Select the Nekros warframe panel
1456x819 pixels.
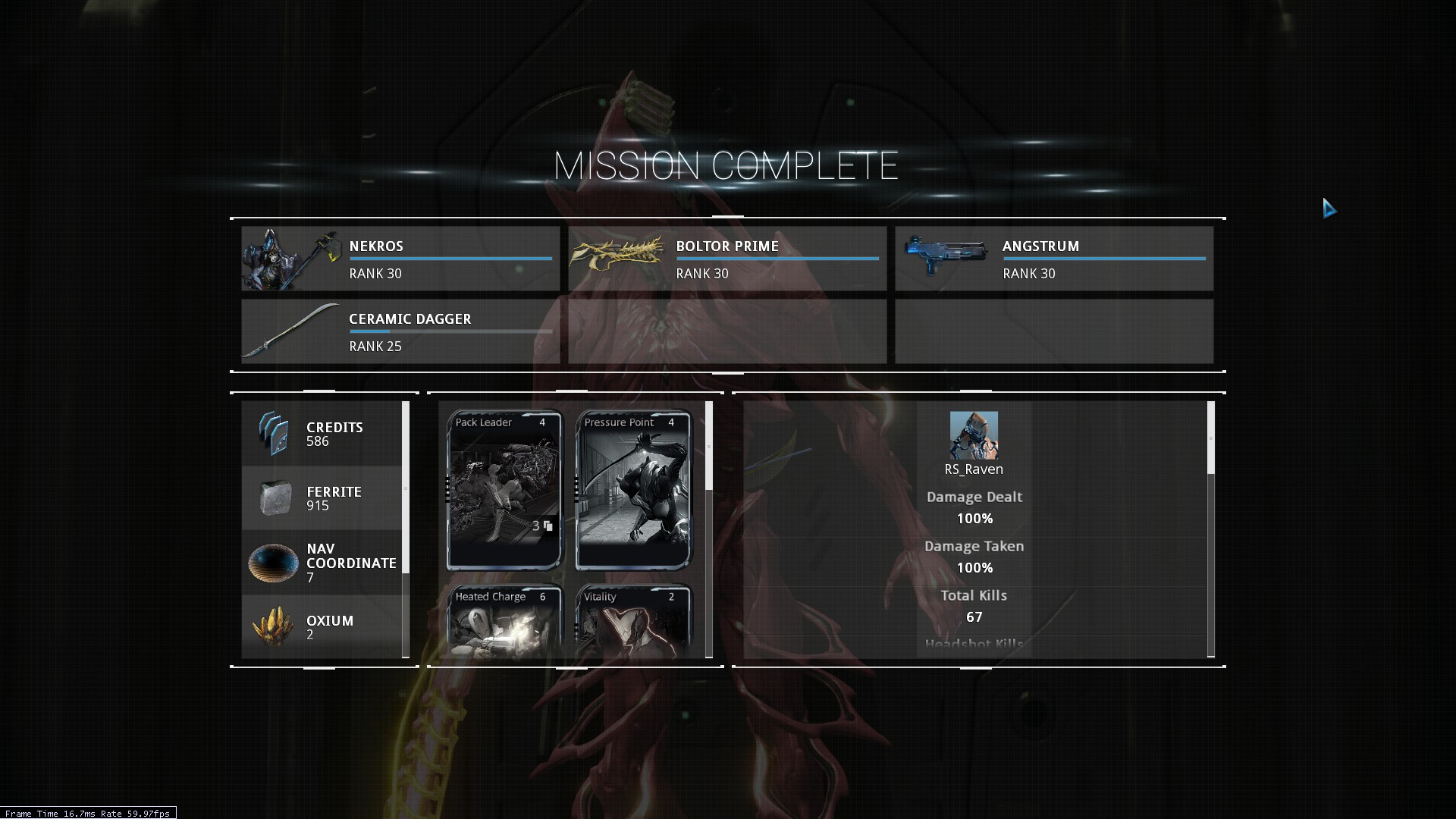pyautogui.click(x=400, y=259)
